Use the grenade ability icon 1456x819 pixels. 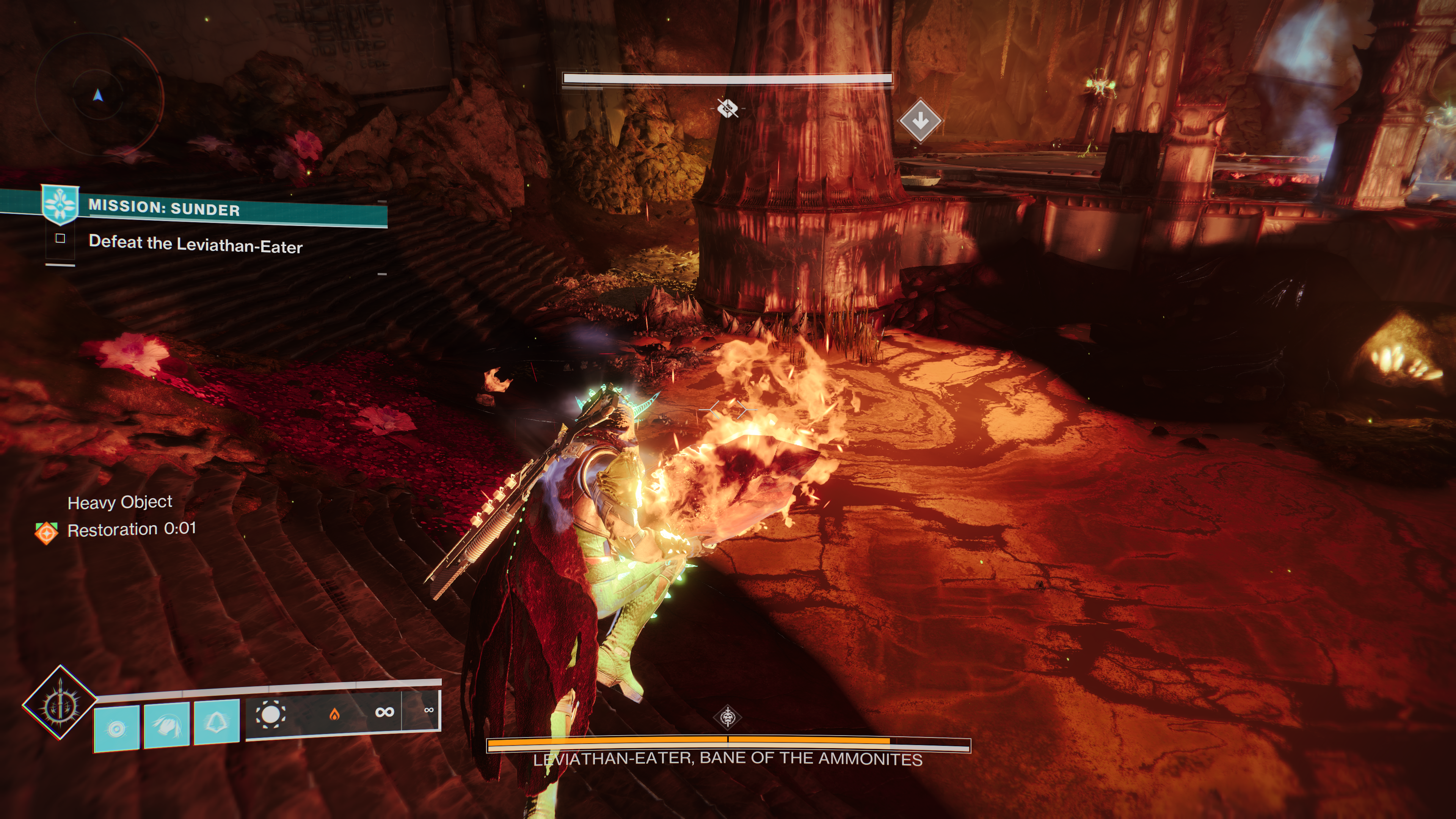[x=116, y=728]
